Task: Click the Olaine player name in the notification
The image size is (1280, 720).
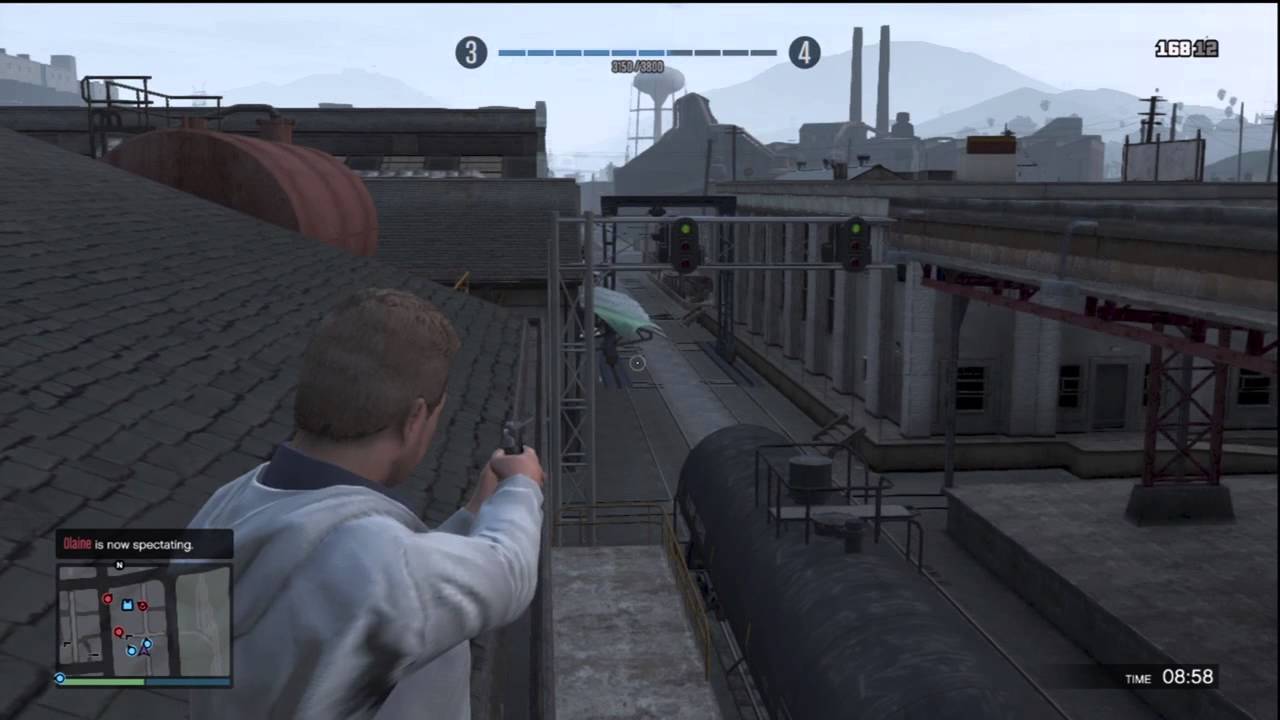Action: pyautogui.click(x=77, y=544)
